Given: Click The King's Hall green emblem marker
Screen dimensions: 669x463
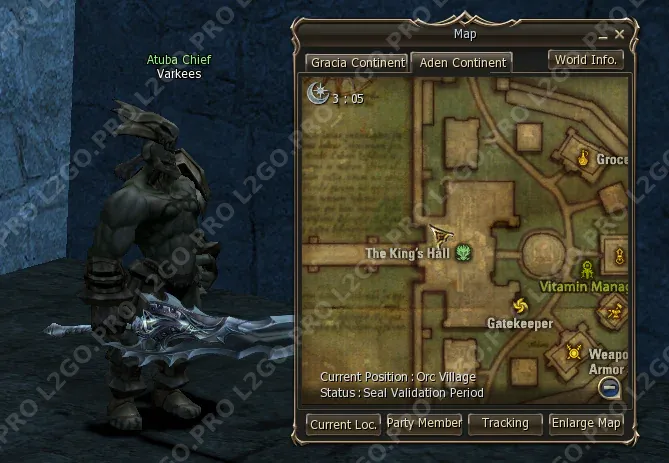Looking at the screenshot, I should [464, 254].
